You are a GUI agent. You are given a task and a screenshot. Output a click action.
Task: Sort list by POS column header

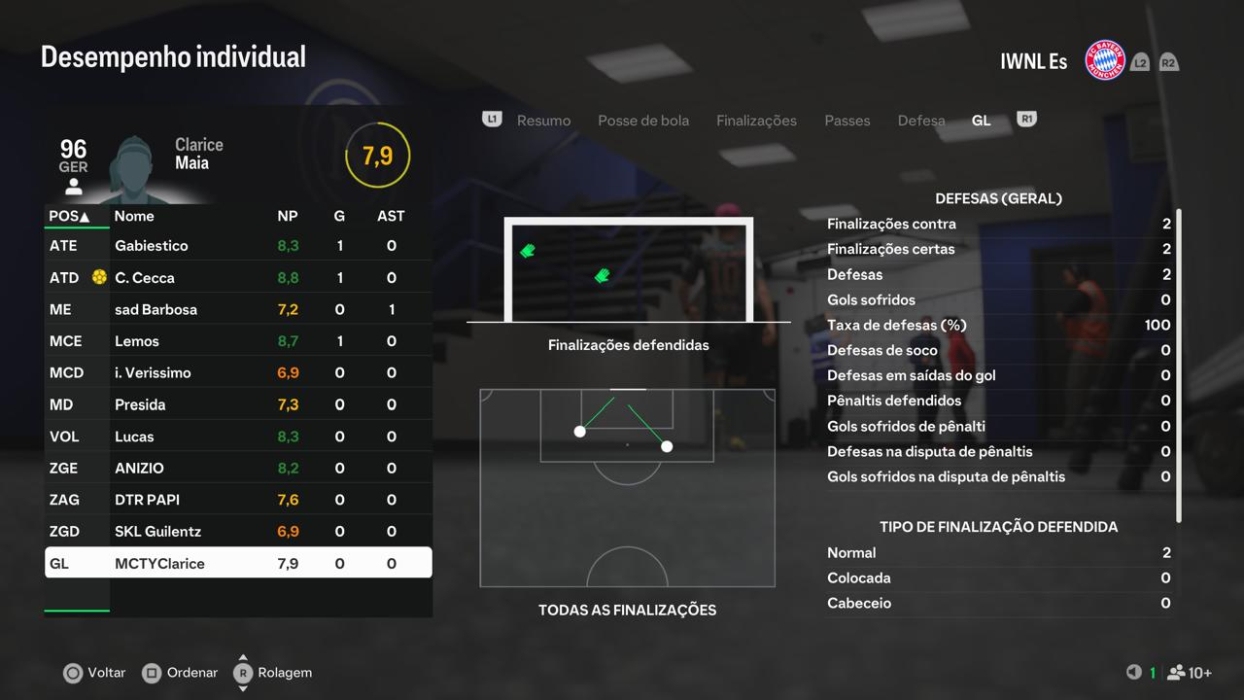pos(69,216)
